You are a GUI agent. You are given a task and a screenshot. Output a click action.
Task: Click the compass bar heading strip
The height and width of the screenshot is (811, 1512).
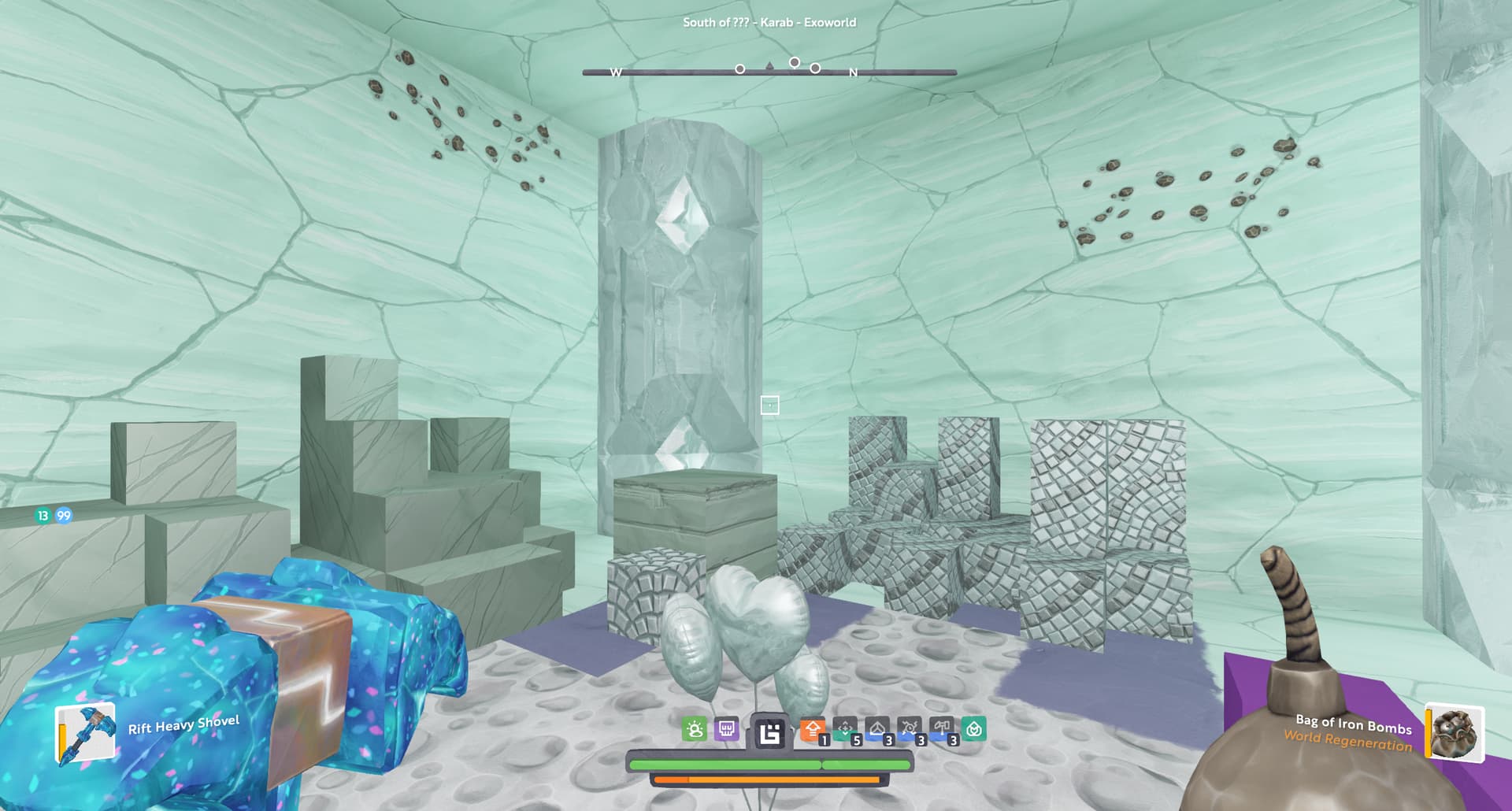tap(769, 72)
